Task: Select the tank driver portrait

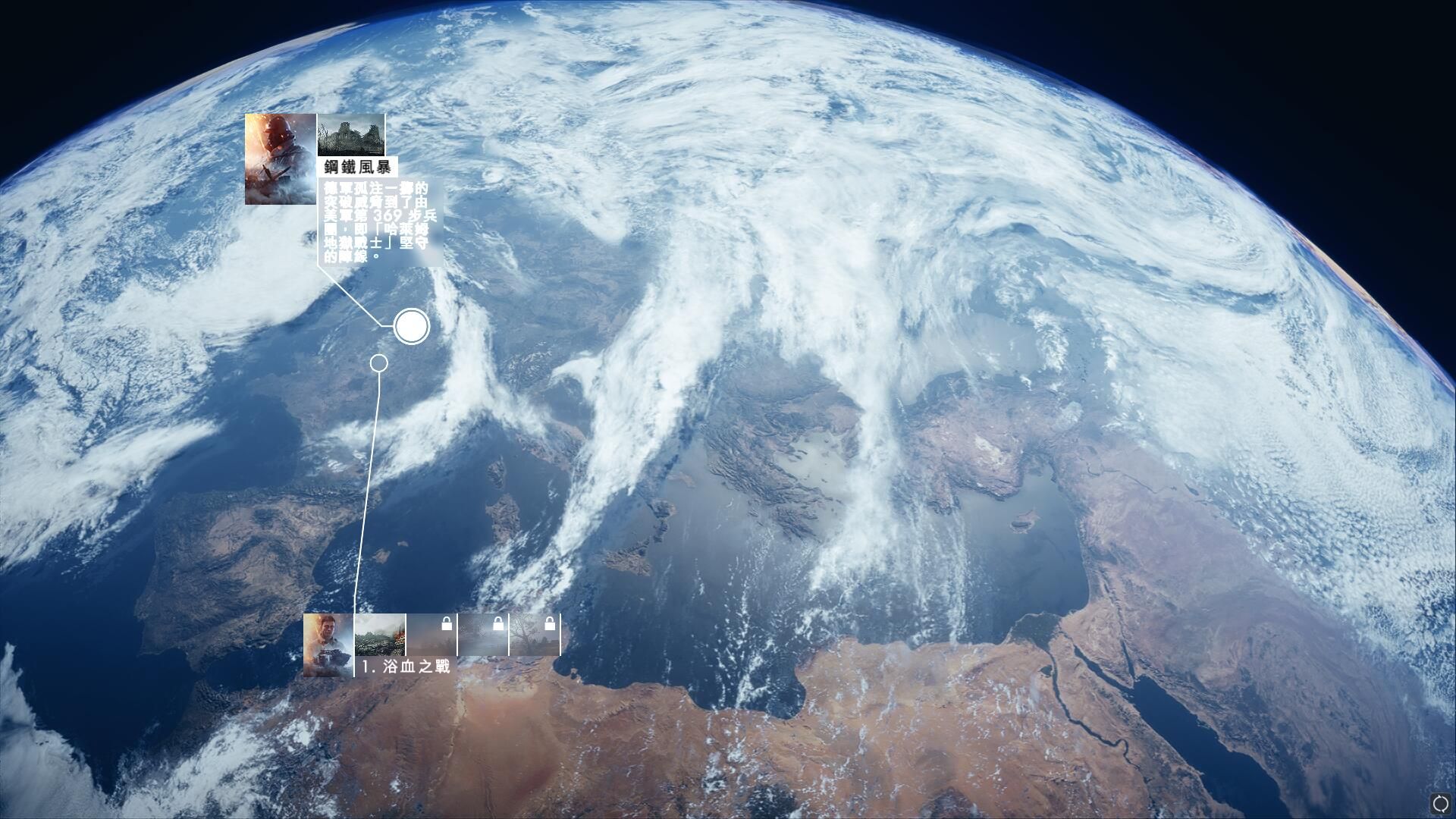Action: click(x=328, y=645)
